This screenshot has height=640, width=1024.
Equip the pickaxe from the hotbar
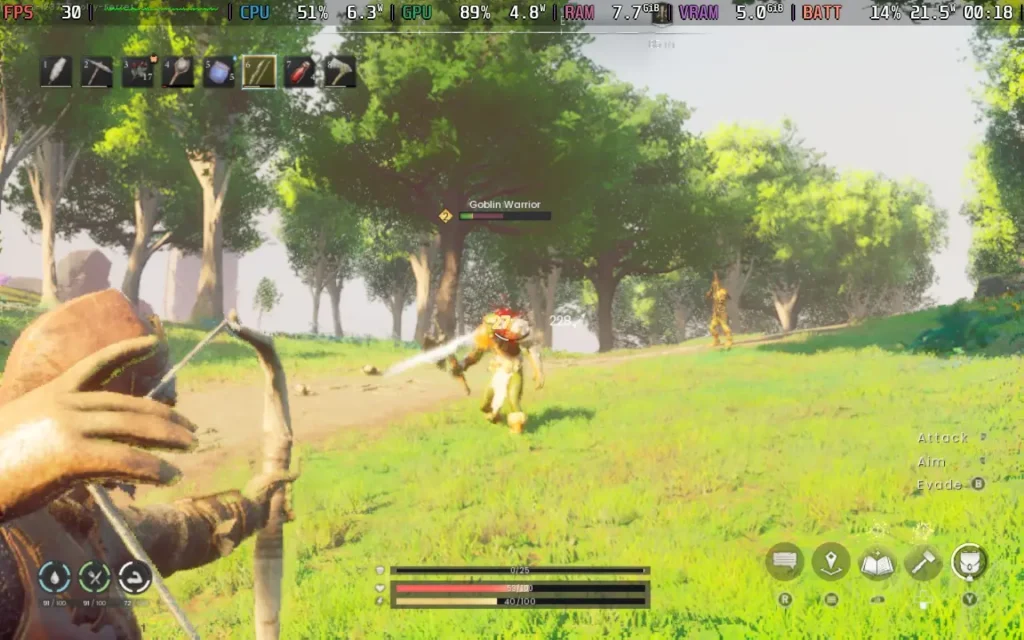tap(97, 71)
